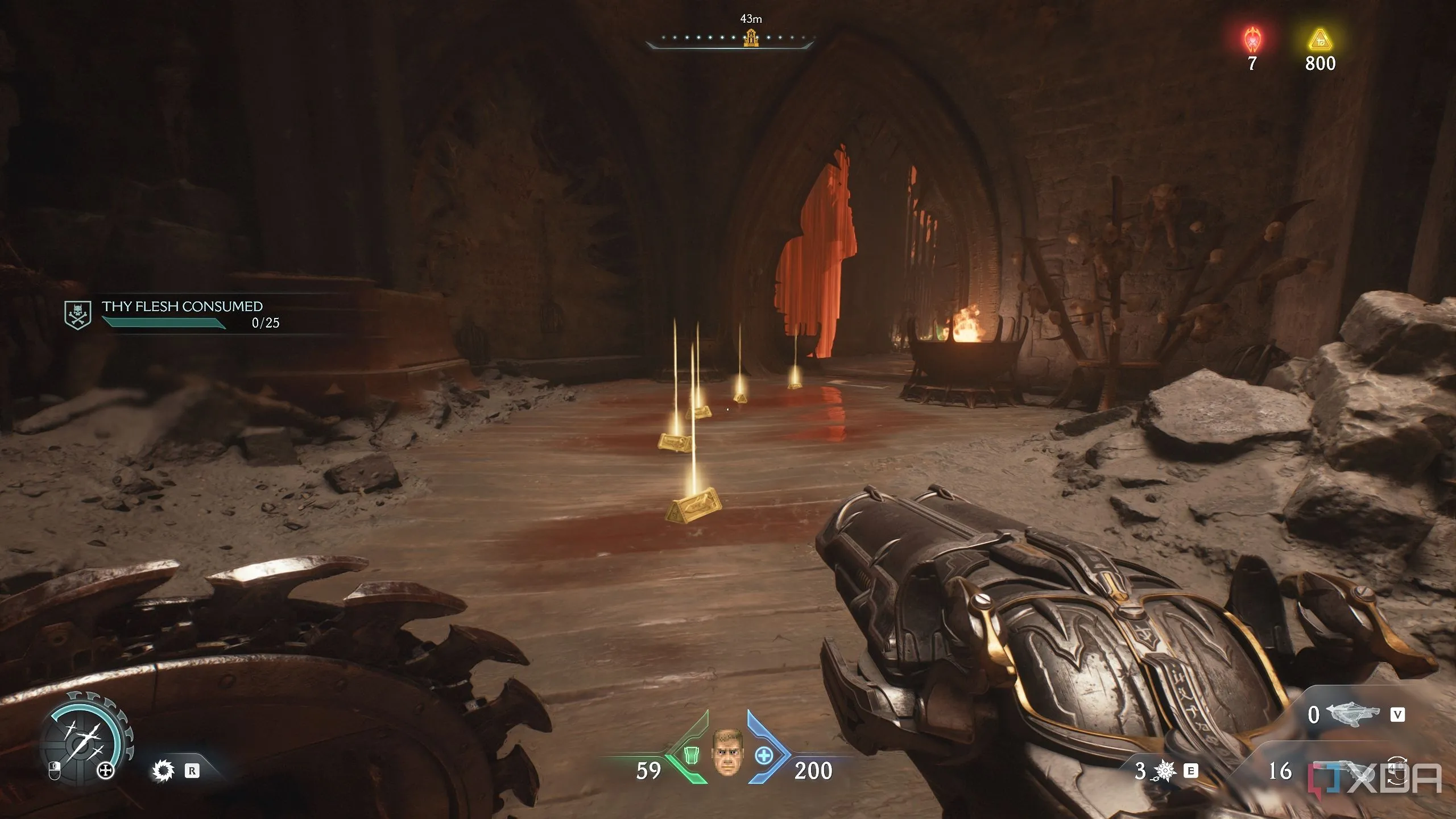Open the yellow gold currency icon
Image resolution: width=1456 pixels, height=819 pixels.
tap(1320, 40)
